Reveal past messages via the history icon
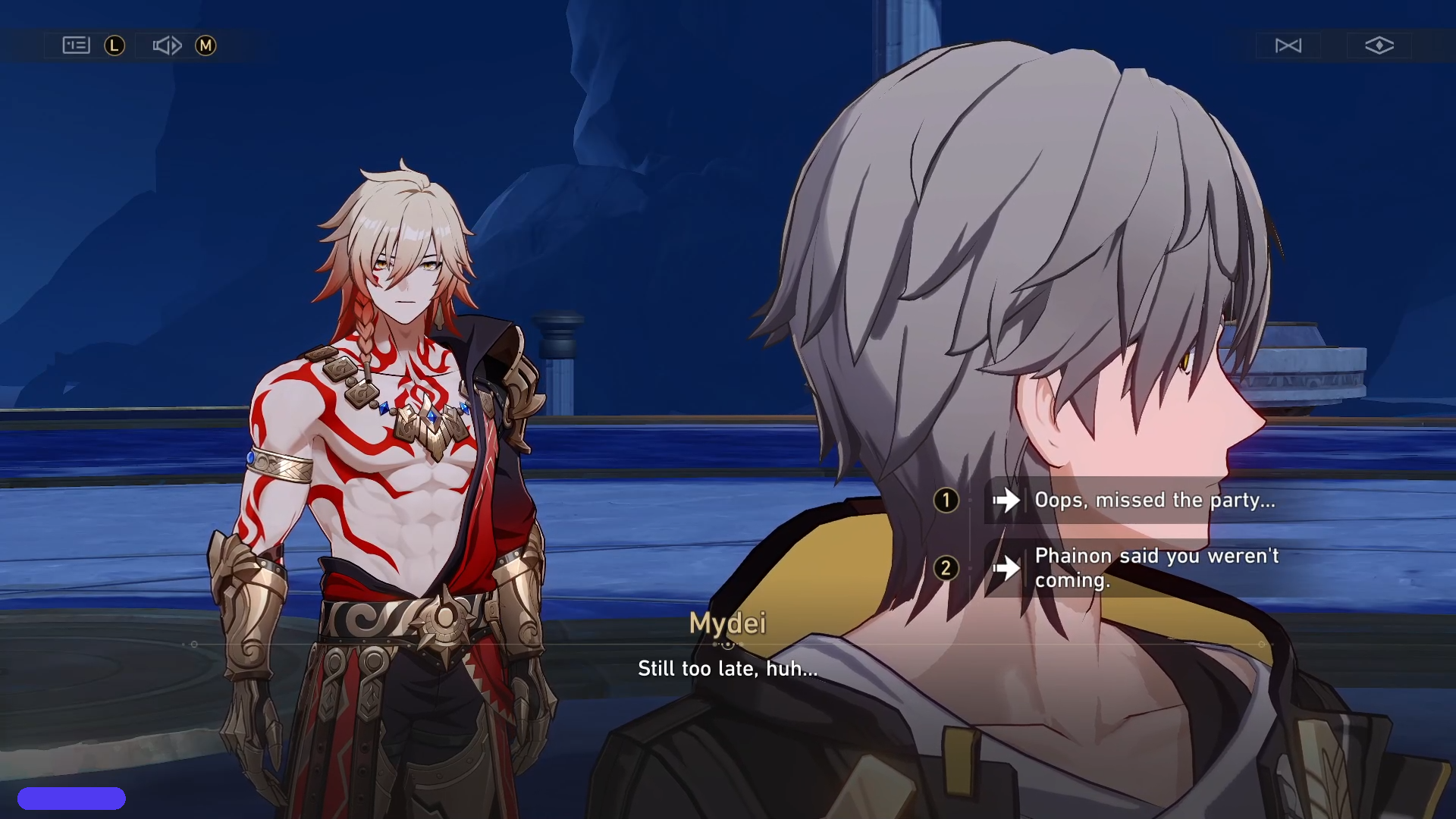This screenshot has height=819, width=1456. point(74,45)
